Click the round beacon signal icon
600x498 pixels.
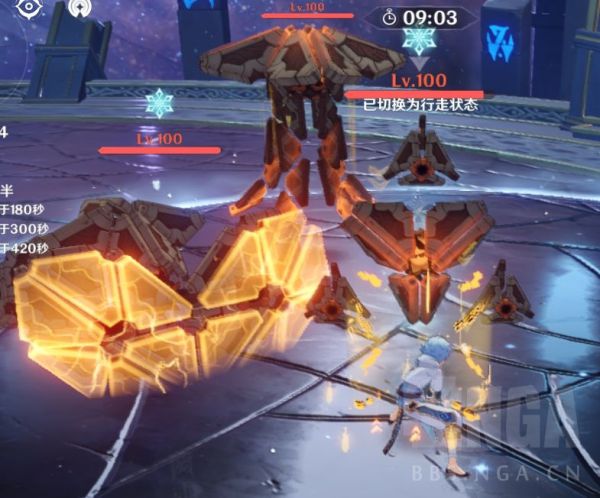78,8
